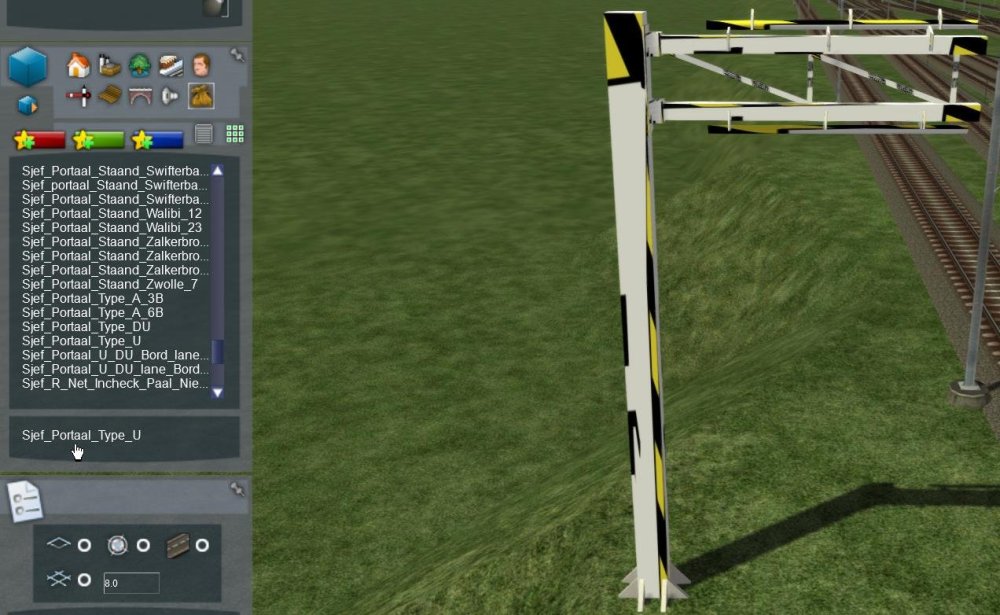Select the house category icon
This screenshot has width=1000, height=615.
tap(78, 66)
